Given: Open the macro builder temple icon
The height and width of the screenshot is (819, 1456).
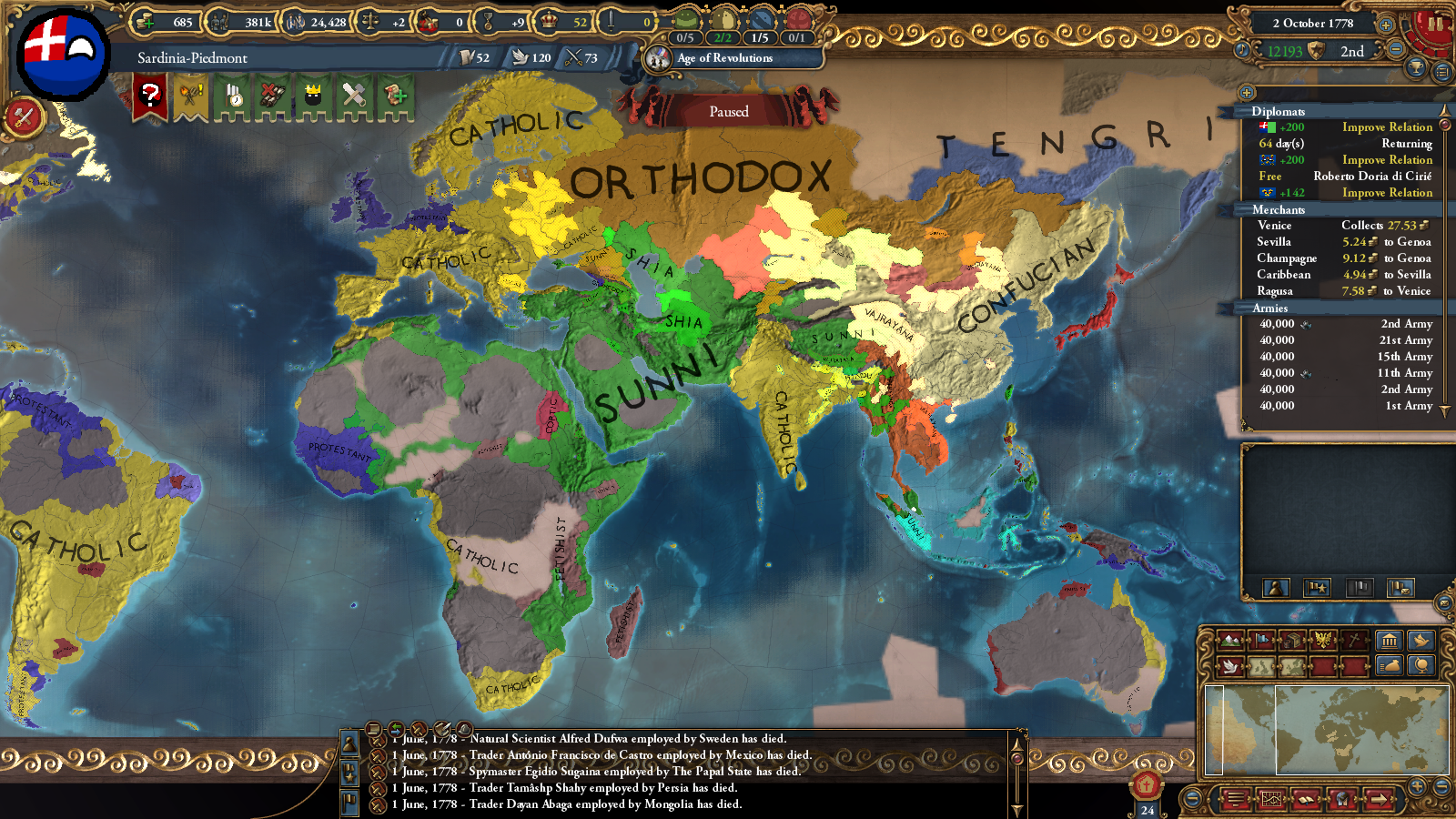Looking at the screenshot, I should (1390, 641).
